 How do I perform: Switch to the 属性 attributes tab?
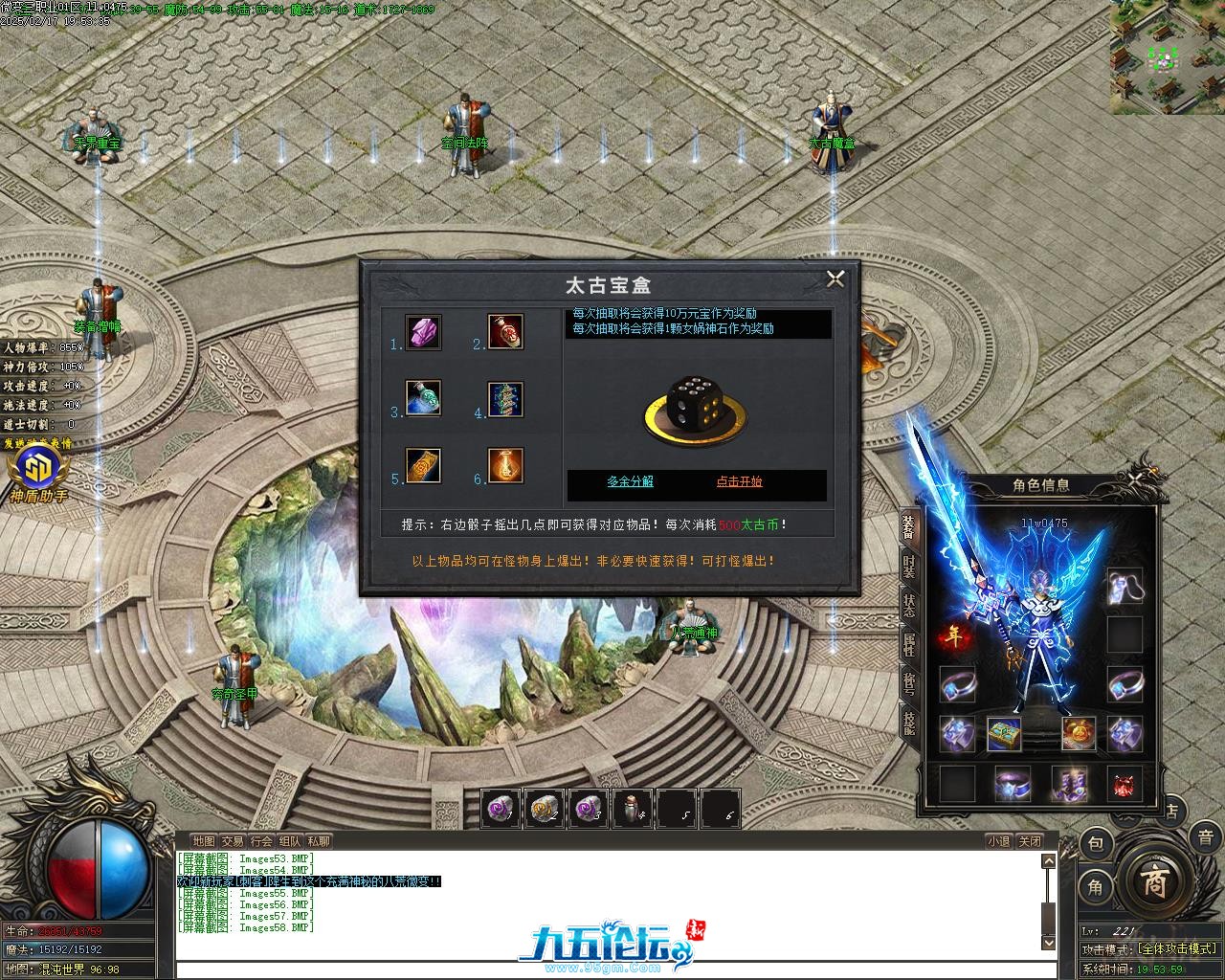[x=908, y=644]
